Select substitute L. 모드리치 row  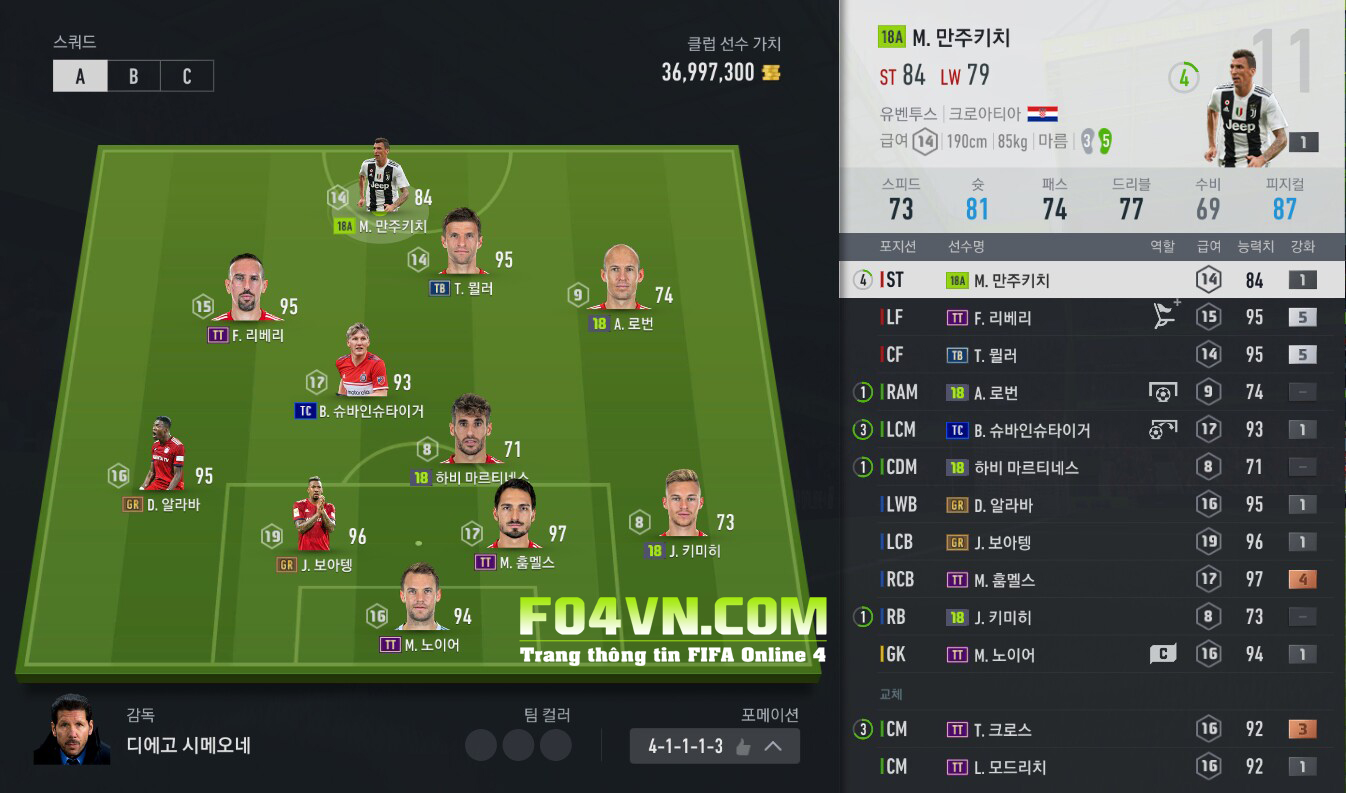click(1092, 767)
